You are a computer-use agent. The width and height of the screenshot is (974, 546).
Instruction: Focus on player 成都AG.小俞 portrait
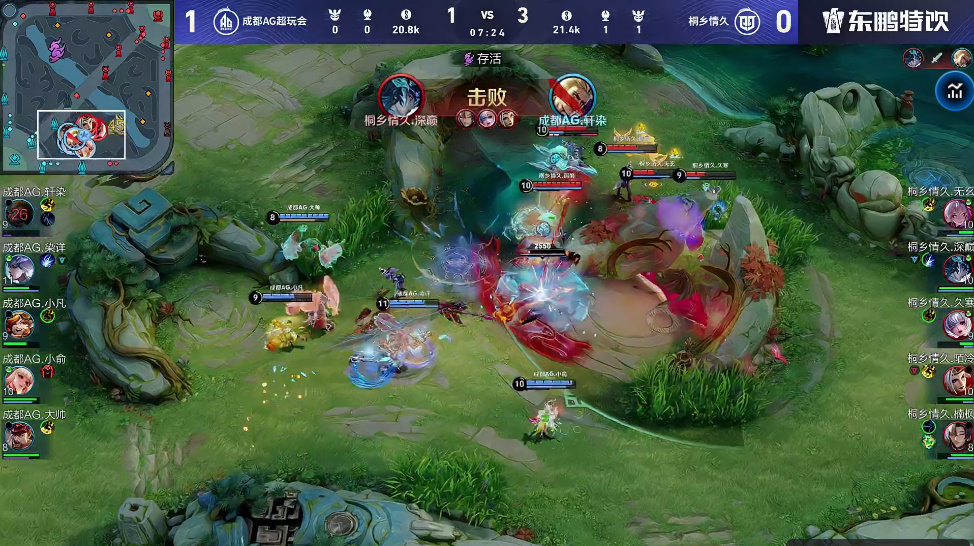(x=19, y=380)
